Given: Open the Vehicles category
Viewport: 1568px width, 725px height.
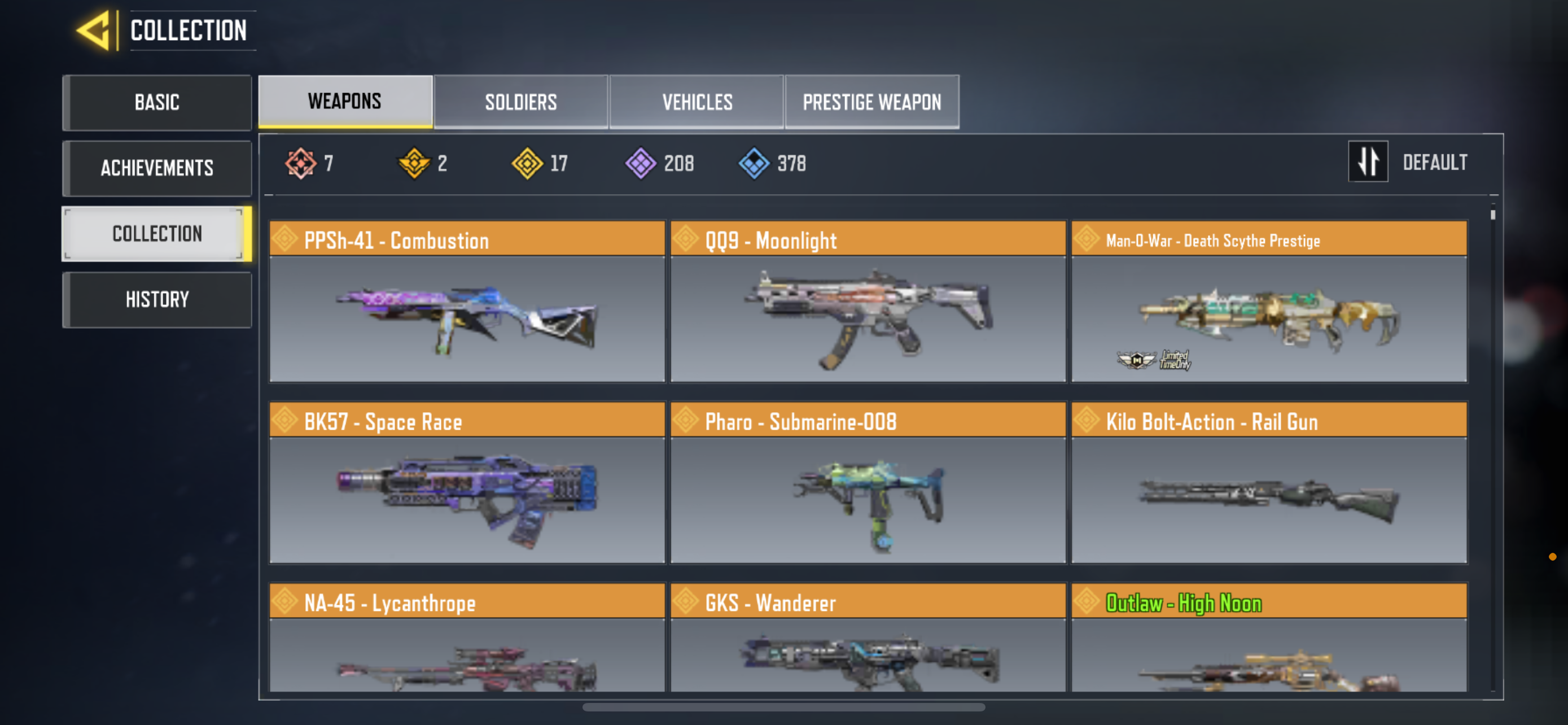Looking at the screenshot, I should coord(697,102).
